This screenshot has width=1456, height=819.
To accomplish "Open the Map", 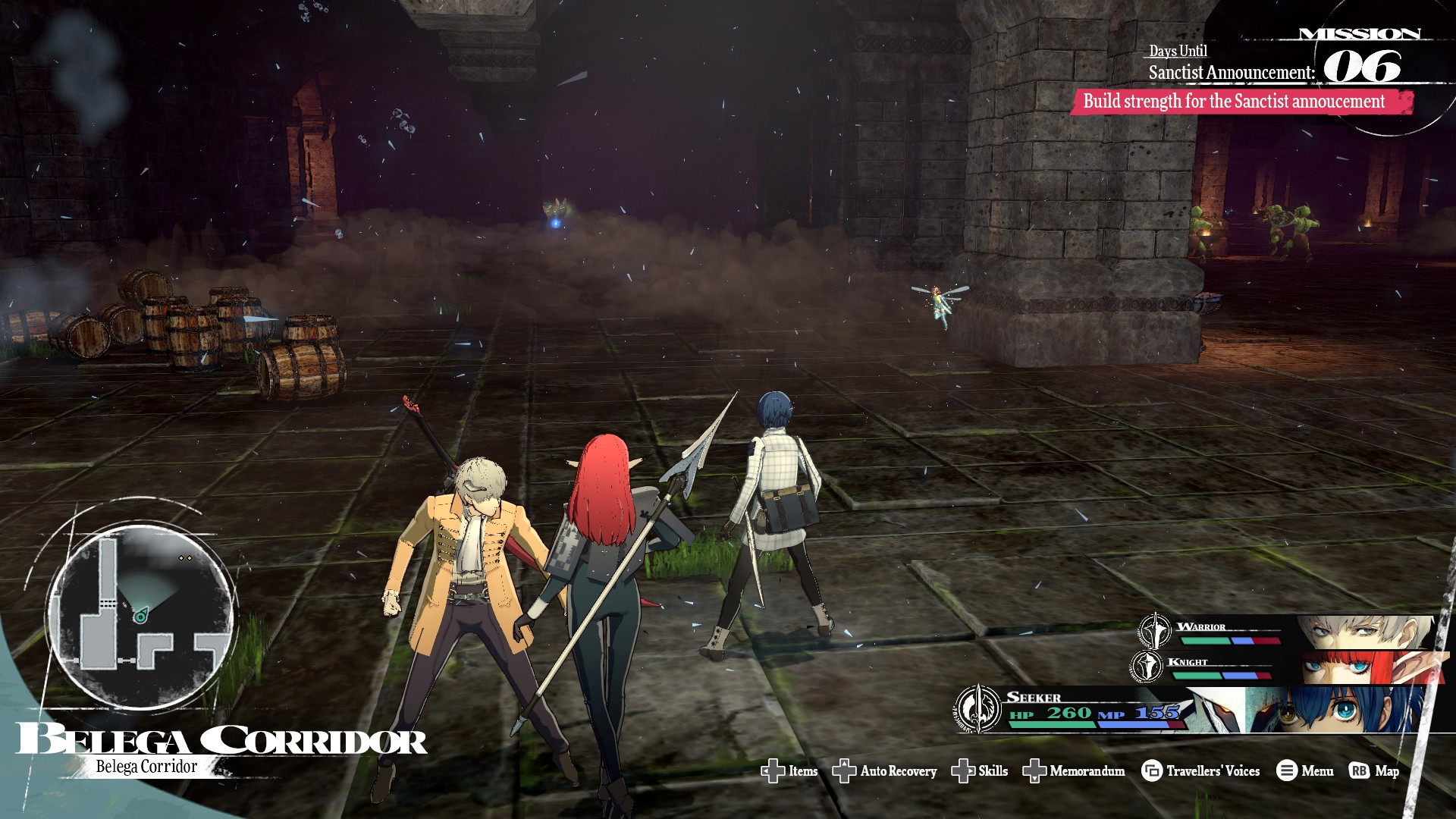I will click(x=1374, y=771).
